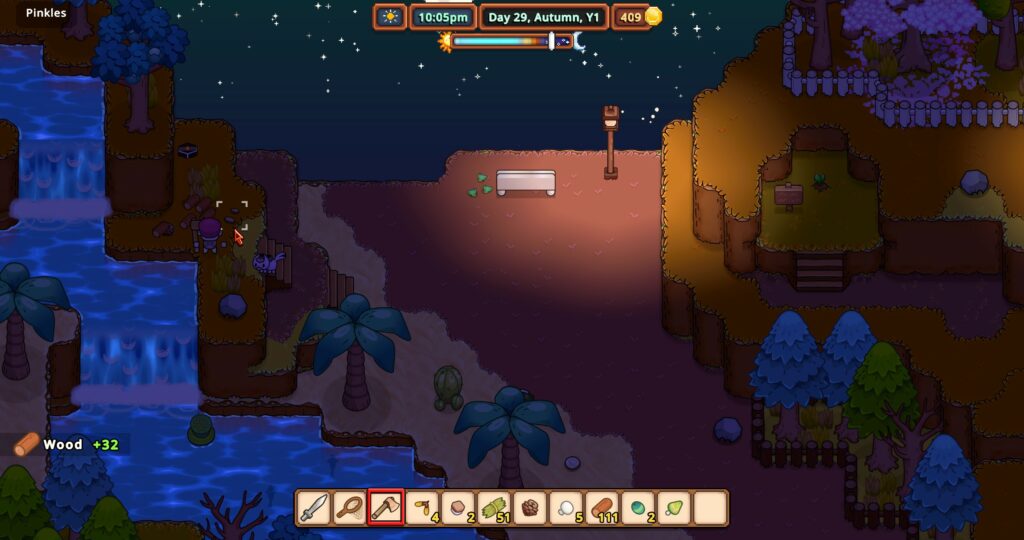Select the pinecone hotbar slot
This screenshot has width=1024, height=540.
pos(530,508)
